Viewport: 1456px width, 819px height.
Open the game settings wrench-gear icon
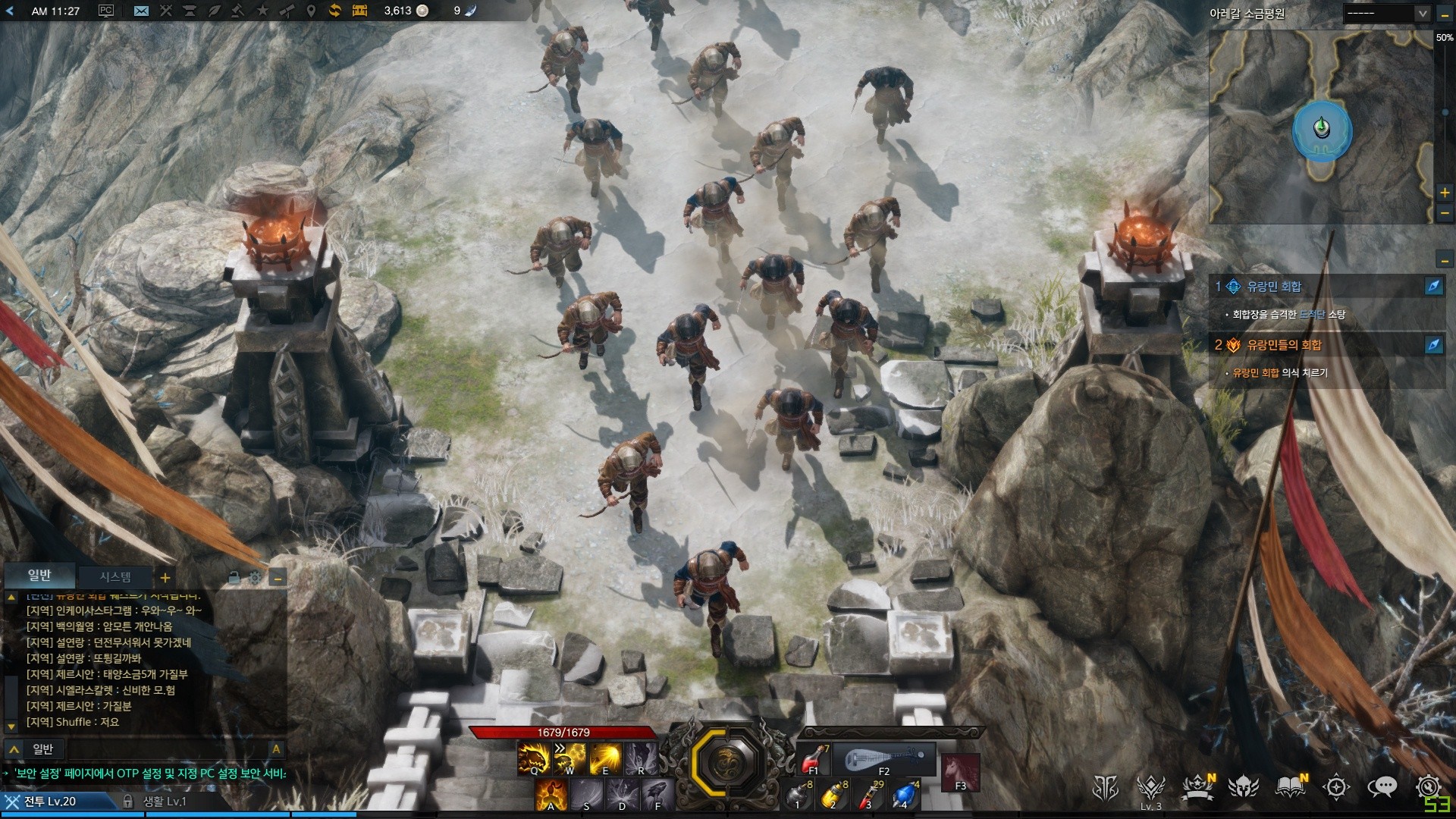[1429, 786]
